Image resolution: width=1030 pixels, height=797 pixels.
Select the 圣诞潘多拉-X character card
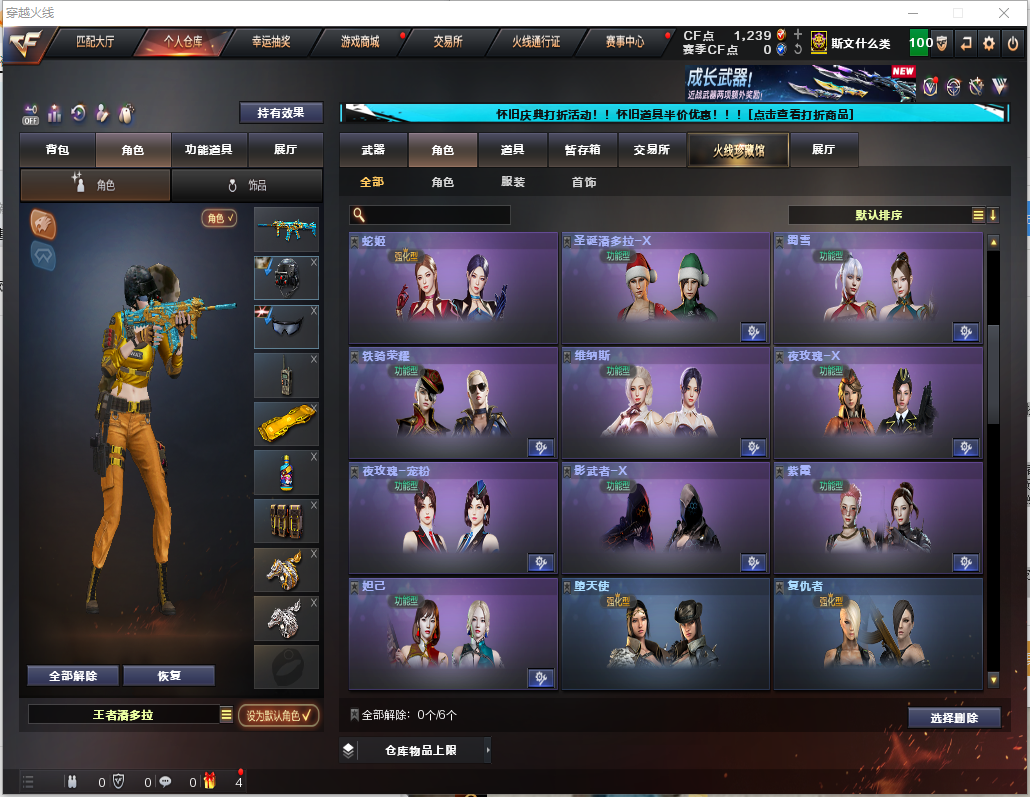click(664, 287)
